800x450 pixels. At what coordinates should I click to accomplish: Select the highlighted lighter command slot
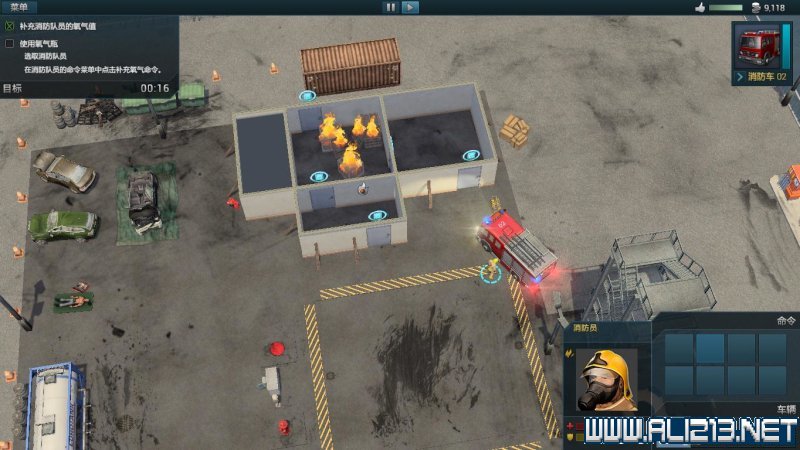[710, 348]
